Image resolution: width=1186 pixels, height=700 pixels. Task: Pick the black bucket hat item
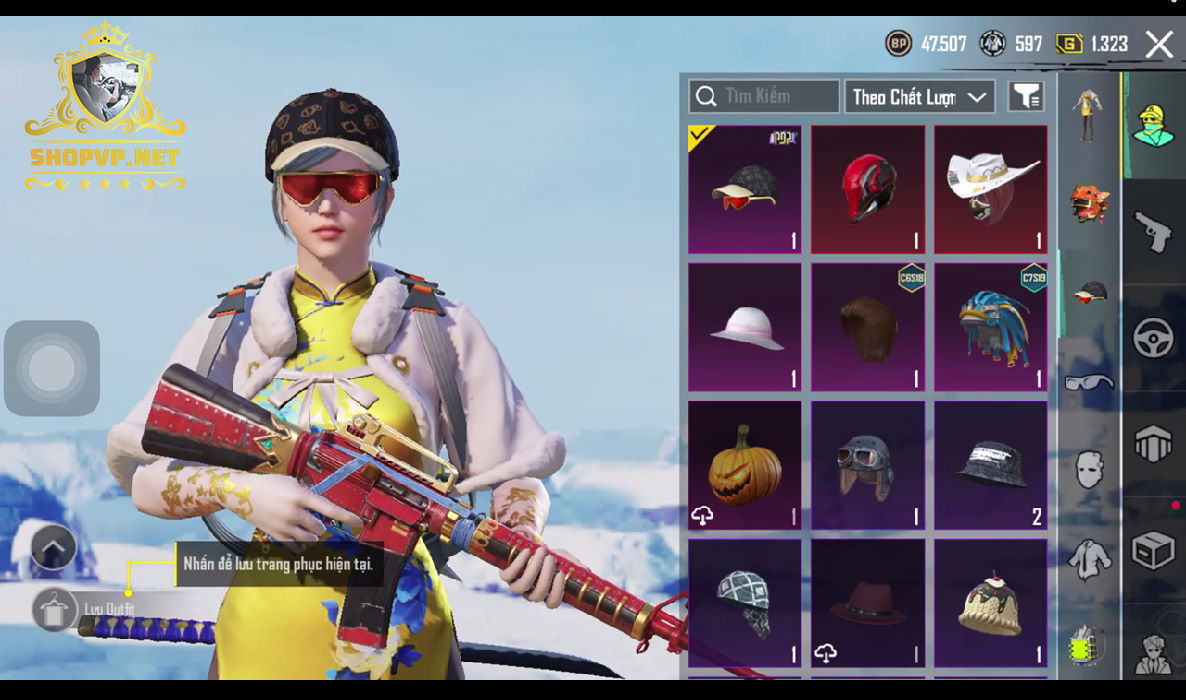tap(991, 465)
